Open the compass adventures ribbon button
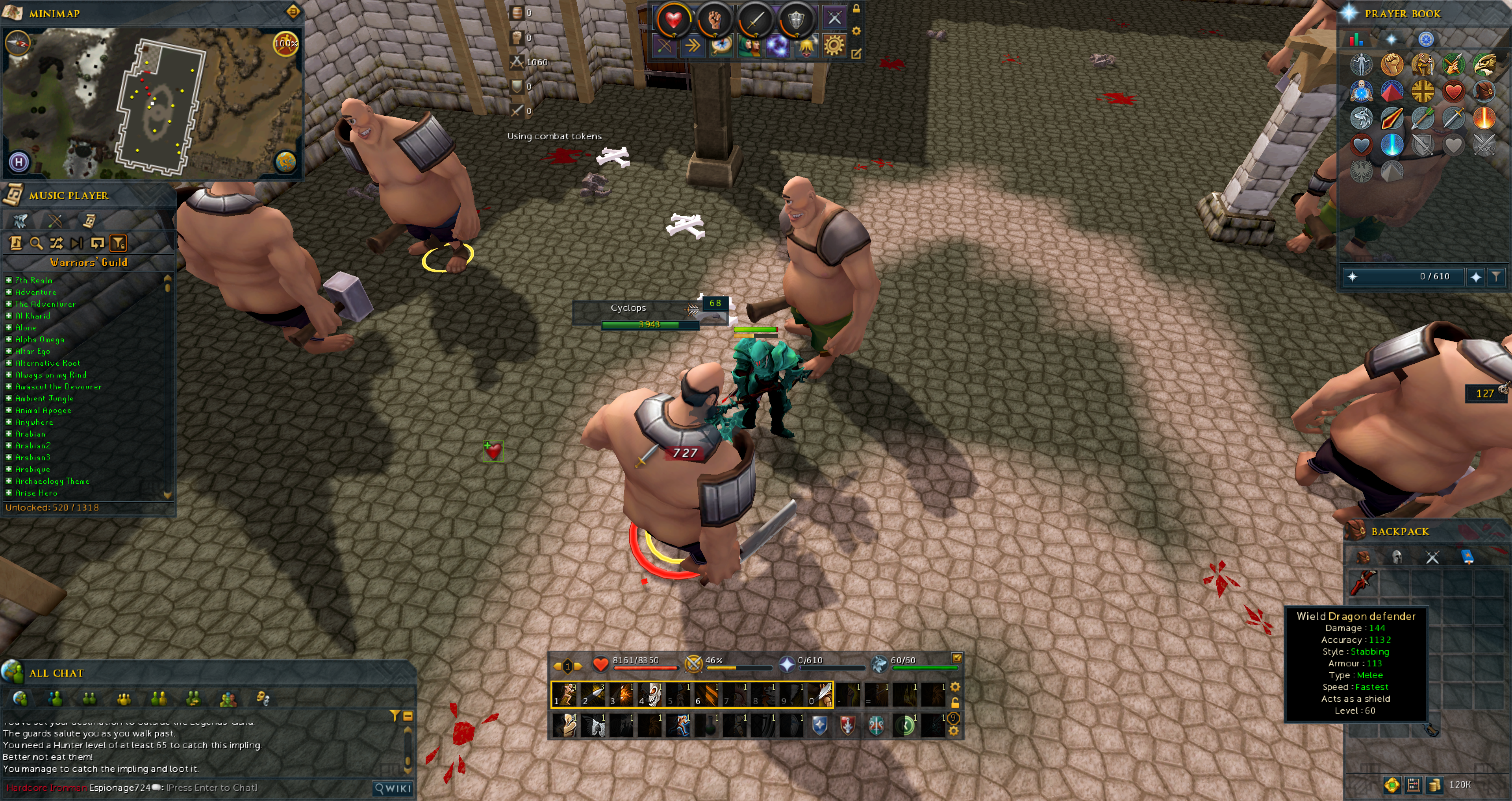 [x=721, y=45]
